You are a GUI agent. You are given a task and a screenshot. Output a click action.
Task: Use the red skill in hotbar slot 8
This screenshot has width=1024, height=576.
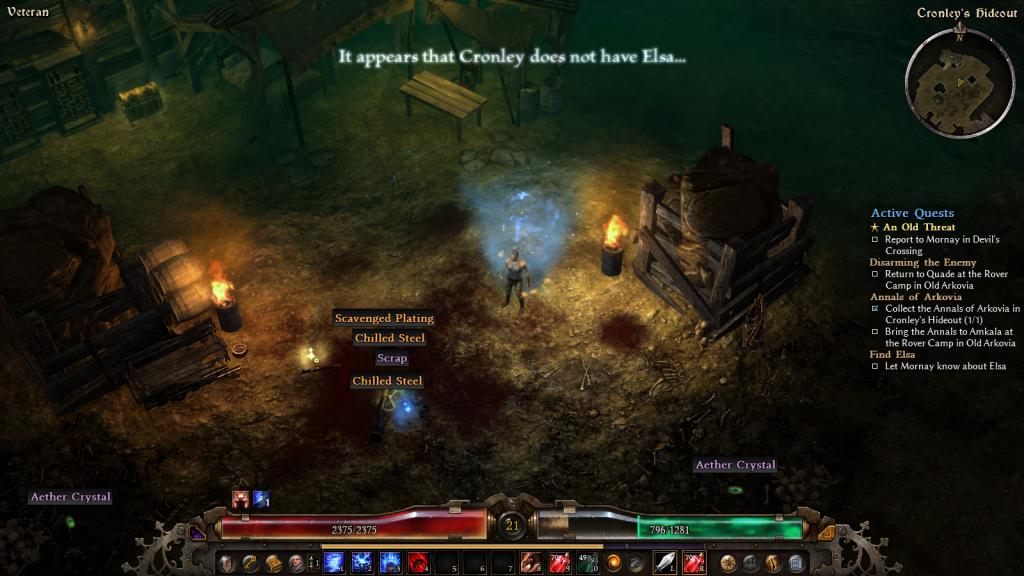coord(532,563)
